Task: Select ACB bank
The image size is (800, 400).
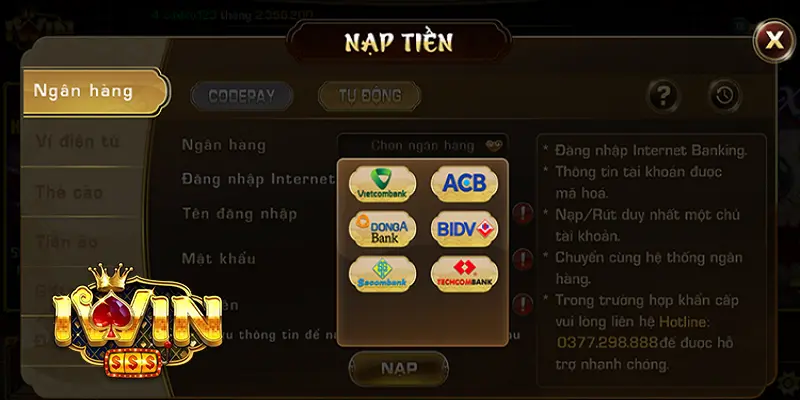Action: pos(464,184)
